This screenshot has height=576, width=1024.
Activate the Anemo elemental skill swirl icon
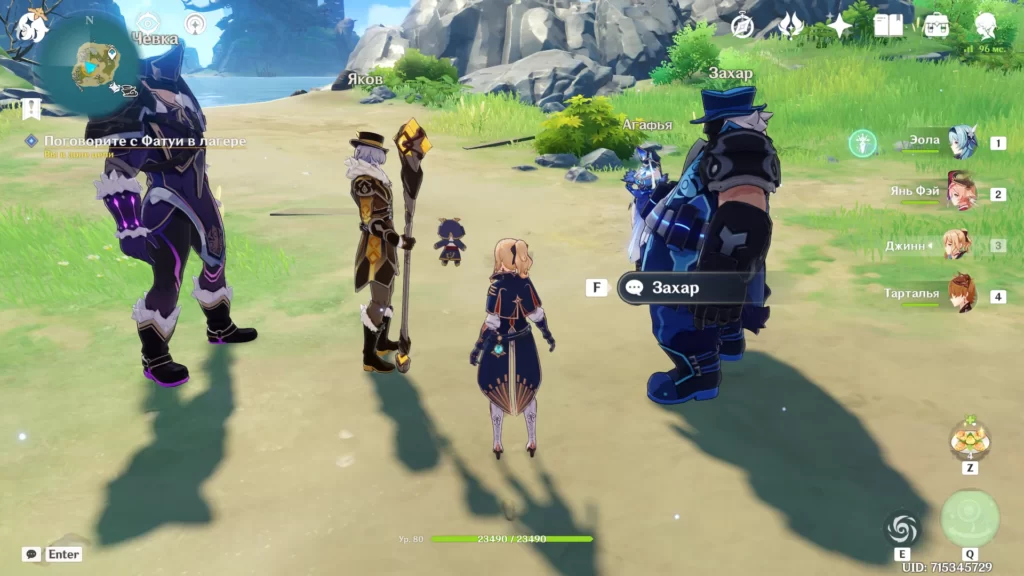(902, 529)
